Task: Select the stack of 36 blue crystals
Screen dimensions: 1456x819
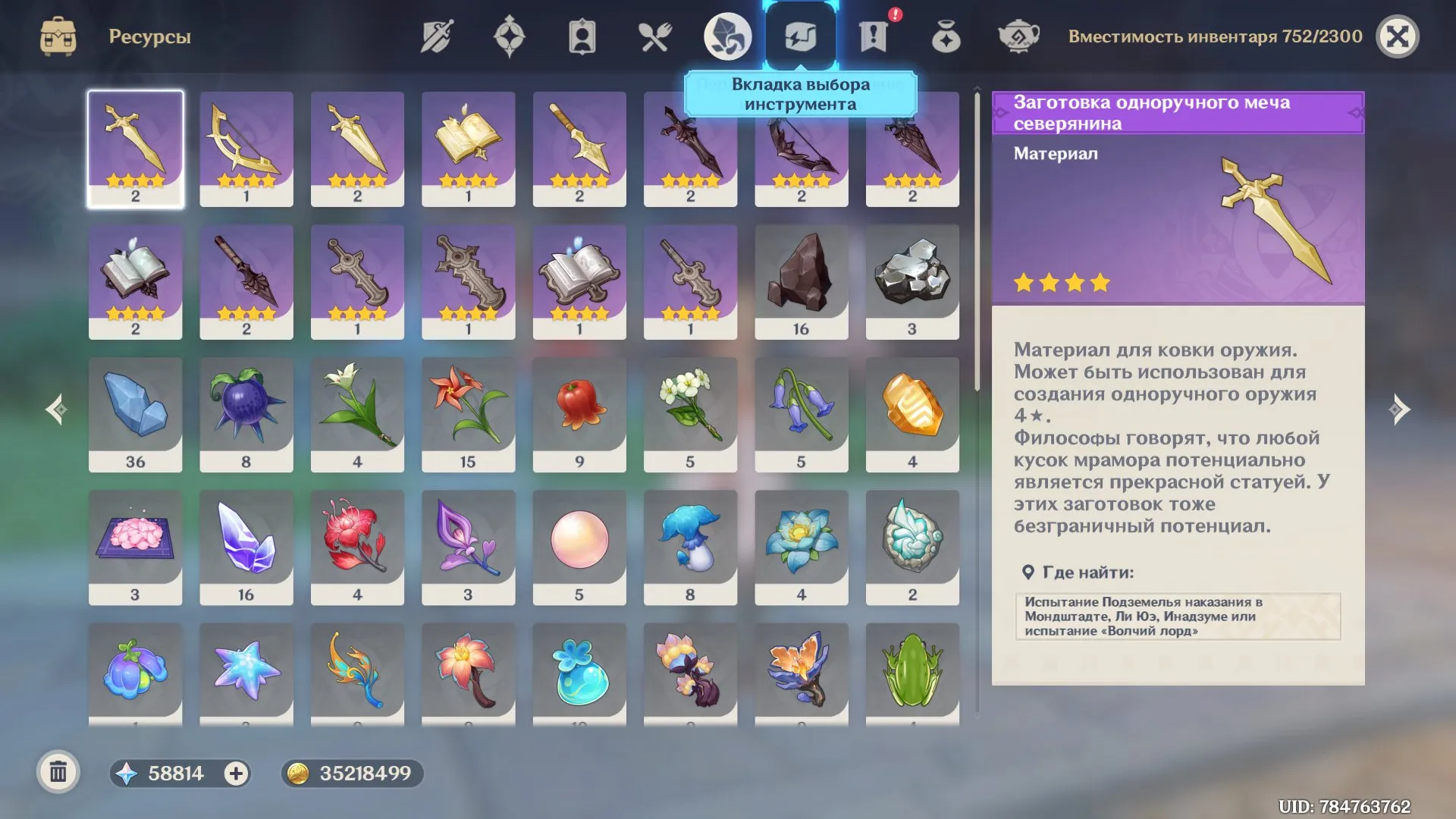Action: (x=135, y=413)
